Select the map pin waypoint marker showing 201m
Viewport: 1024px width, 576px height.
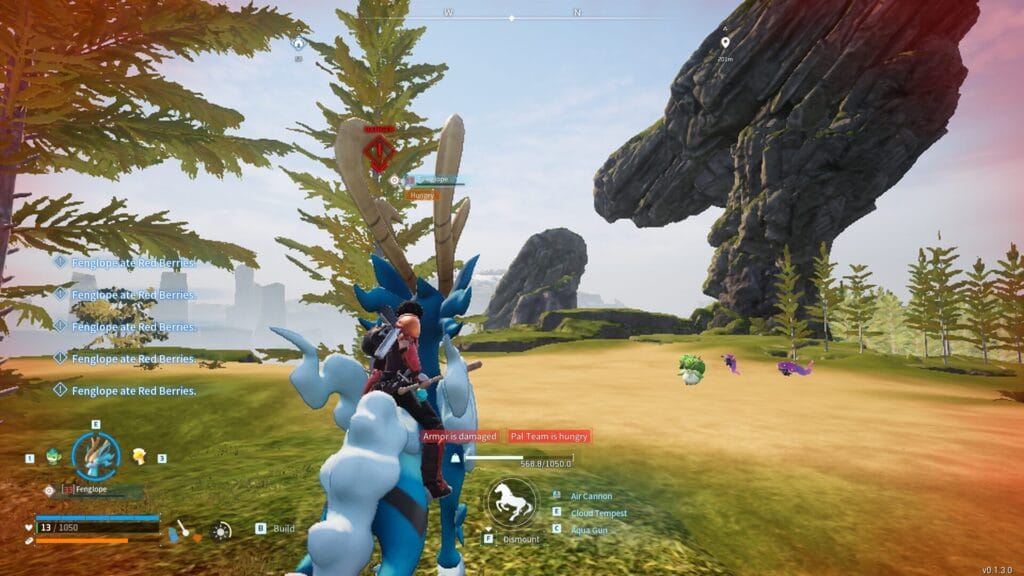coord(725,43)
